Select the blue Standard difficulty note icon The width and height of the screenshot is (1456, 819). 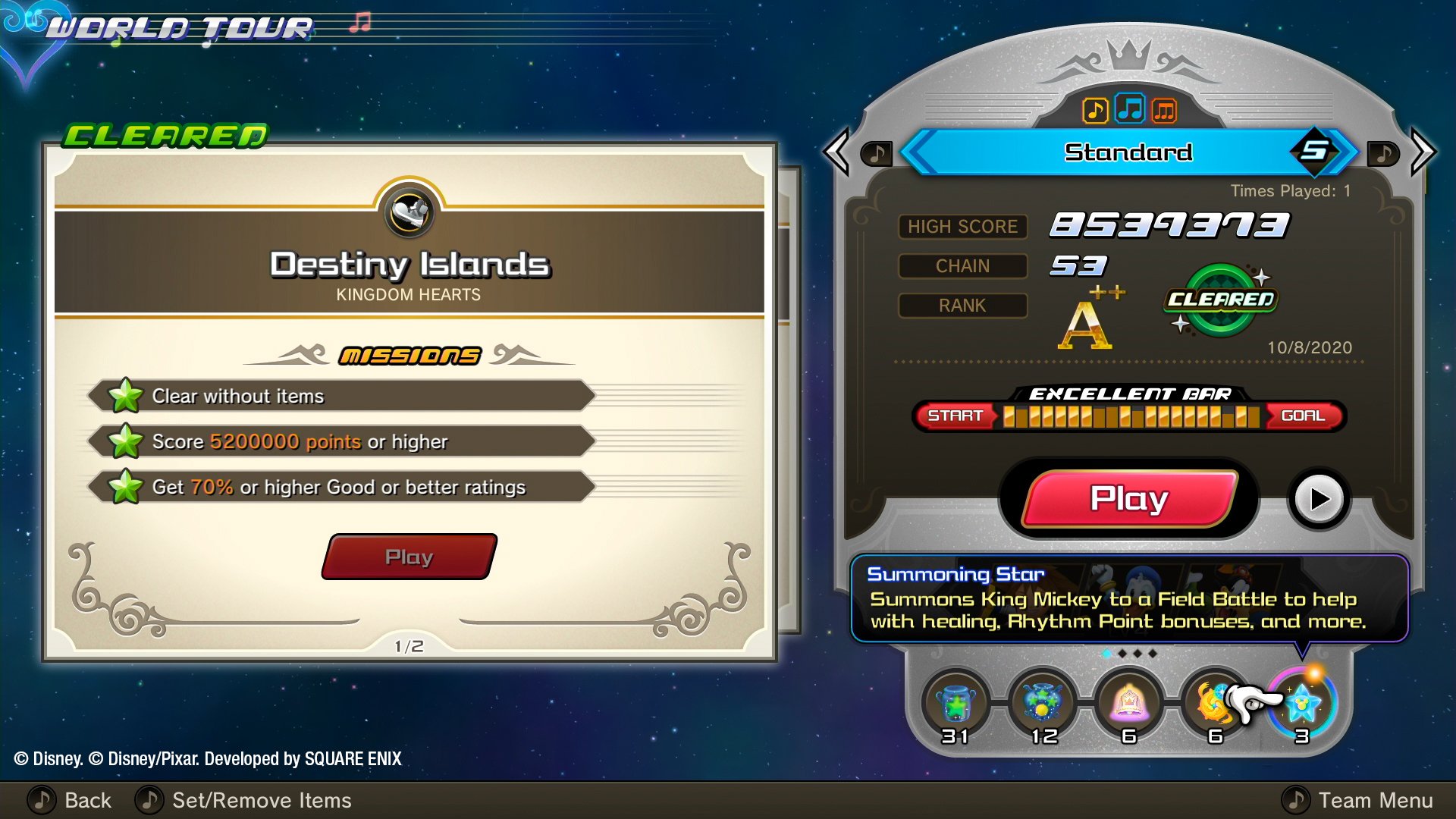pos(1129,111)
